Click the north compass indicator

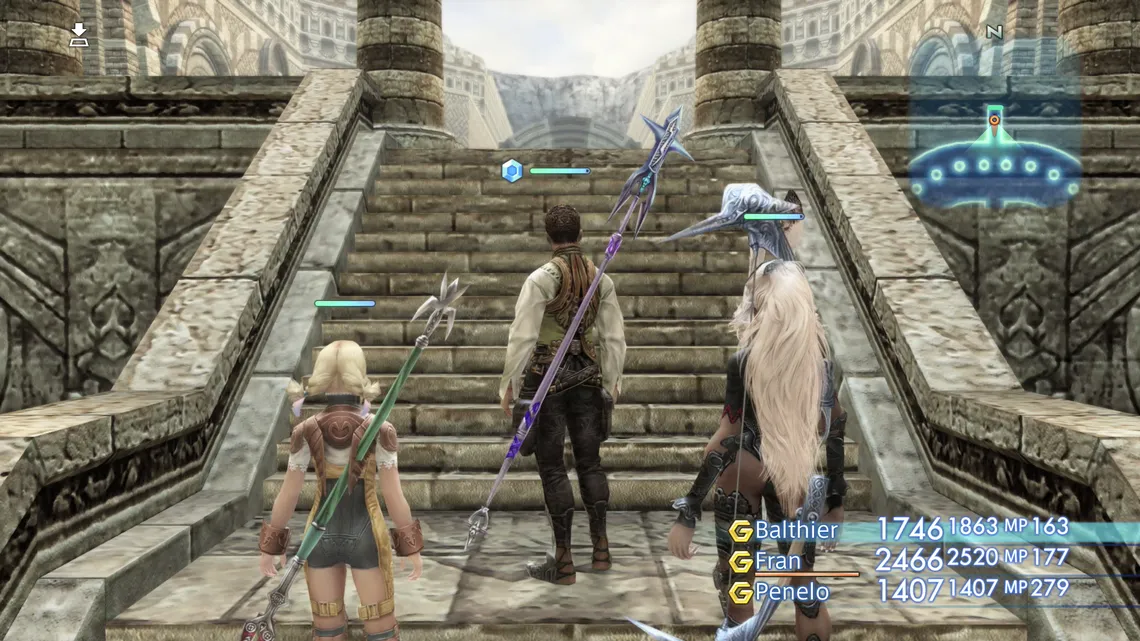click(x=994, y=32)
